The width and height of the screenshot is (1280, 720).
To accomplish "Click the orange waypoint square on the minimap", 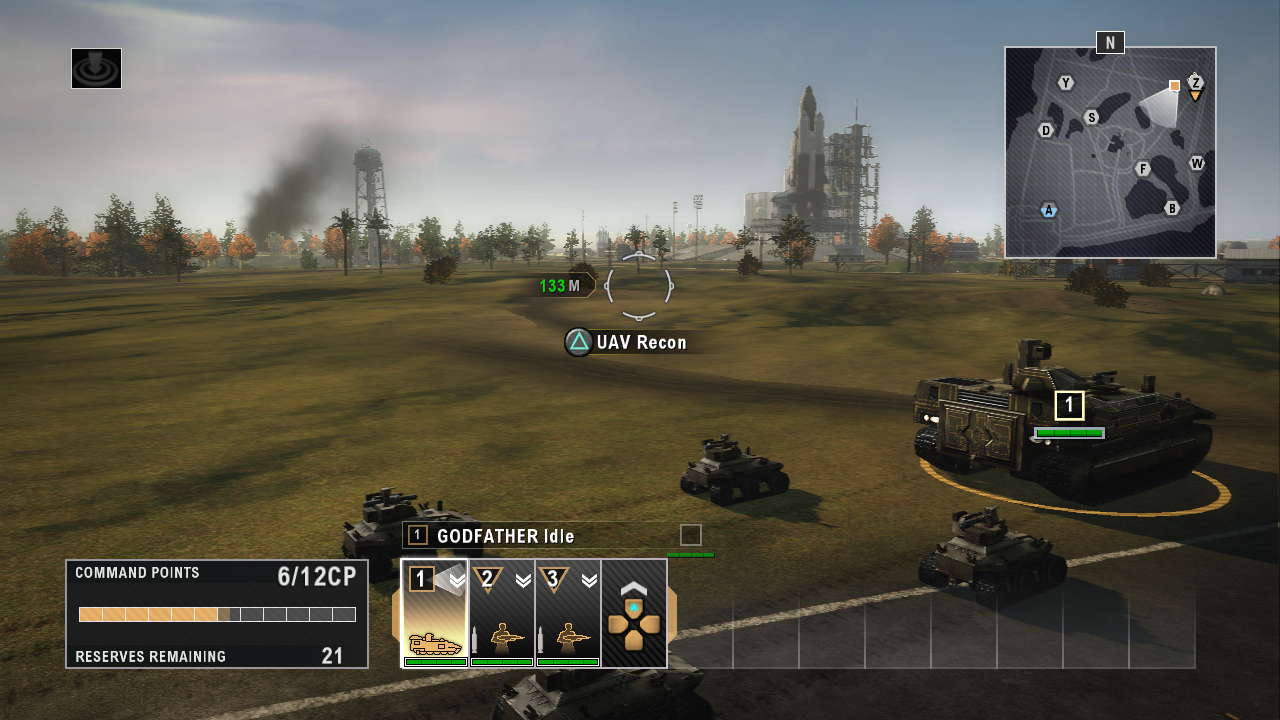I will pyautogui.click(x=1174, y=85).
